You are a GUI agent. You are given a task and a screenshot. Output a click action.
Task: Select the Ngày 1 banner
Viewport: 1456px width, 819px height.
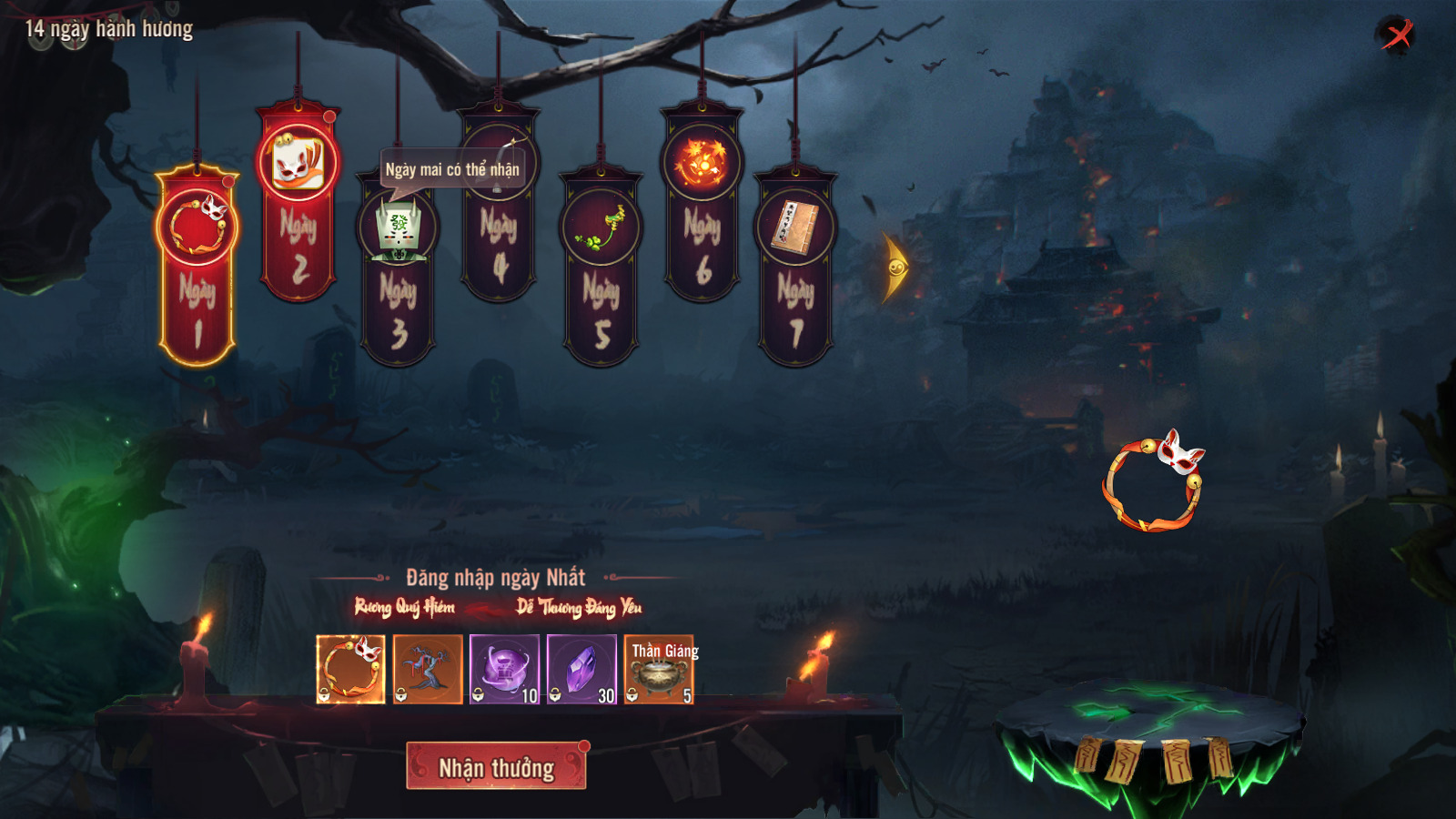pos(197,266)
